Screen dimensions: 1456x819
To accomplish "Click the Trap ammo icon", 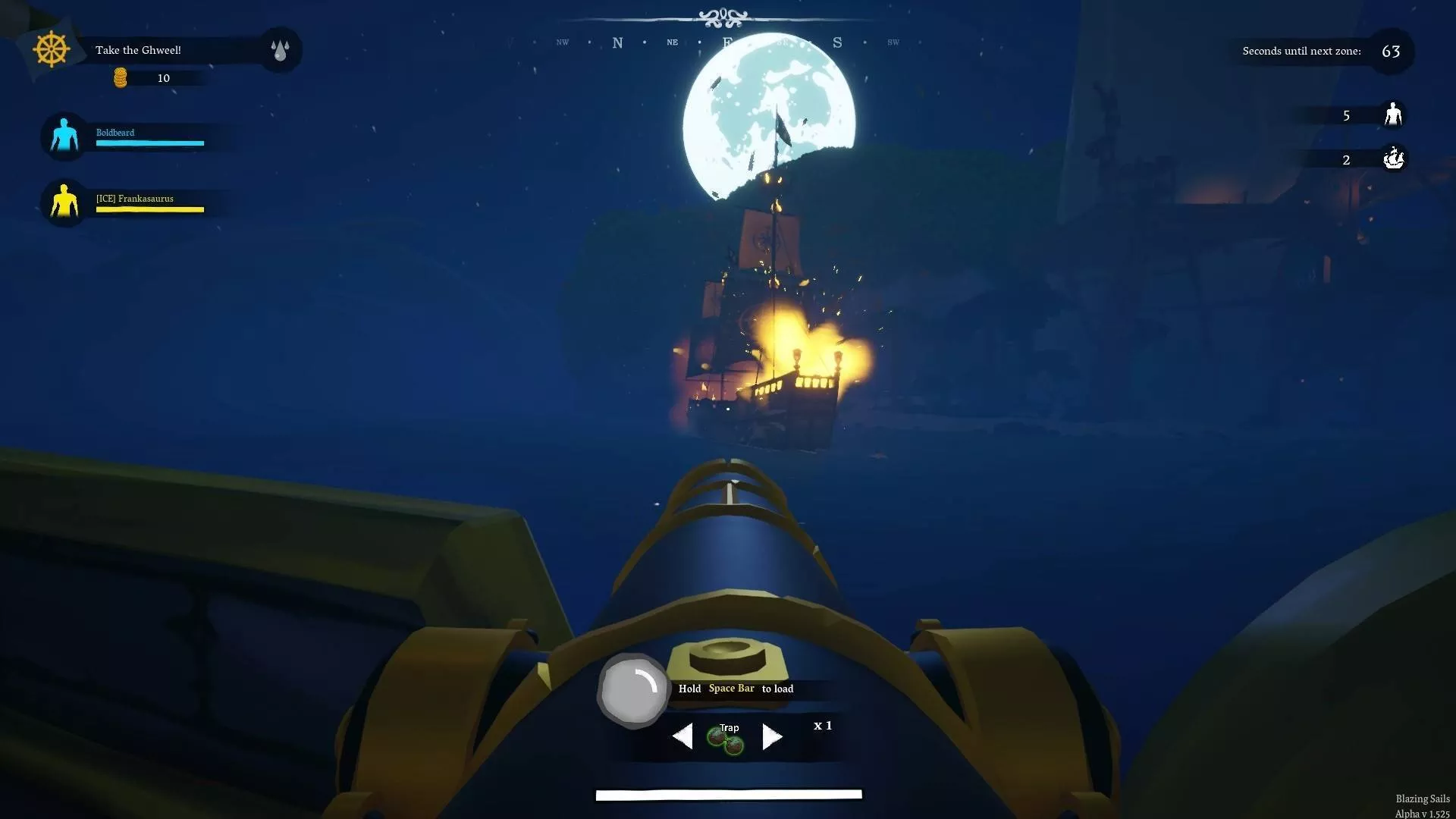I will pos(726,739).
